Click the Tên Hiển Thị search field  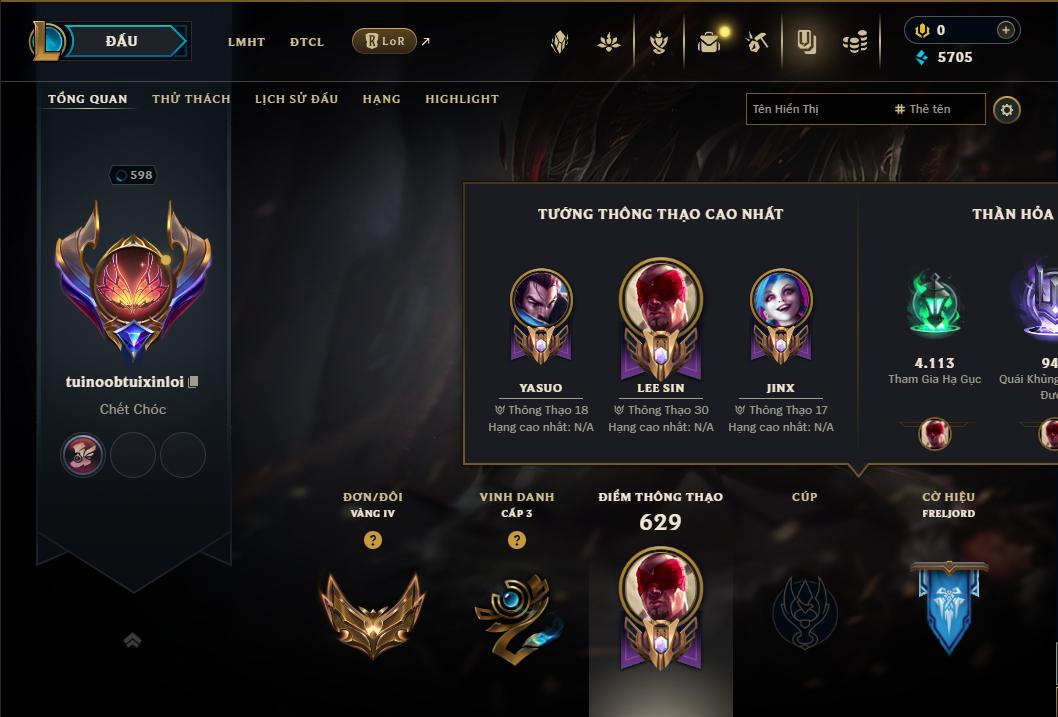[x=815, y=109]
